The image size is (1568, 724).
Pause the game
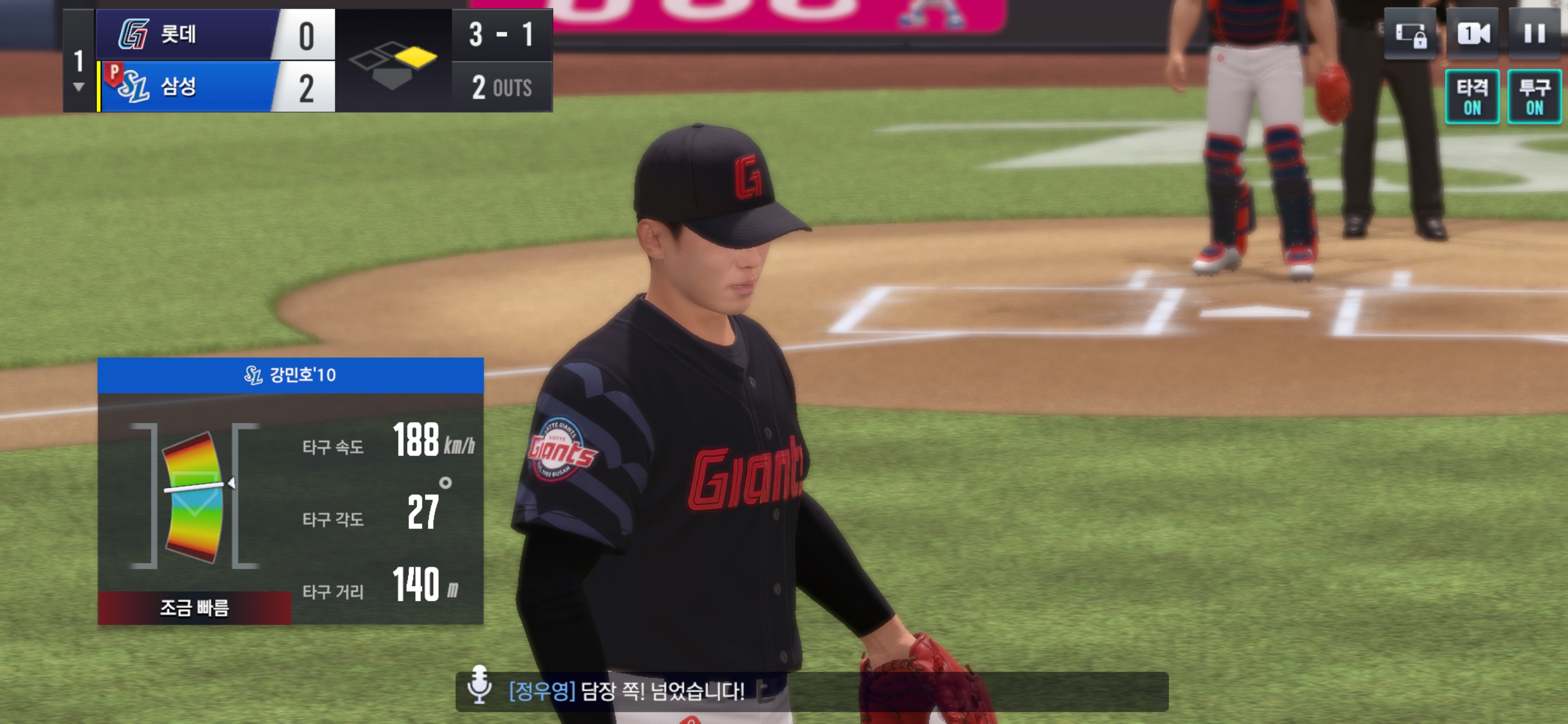1534,34
